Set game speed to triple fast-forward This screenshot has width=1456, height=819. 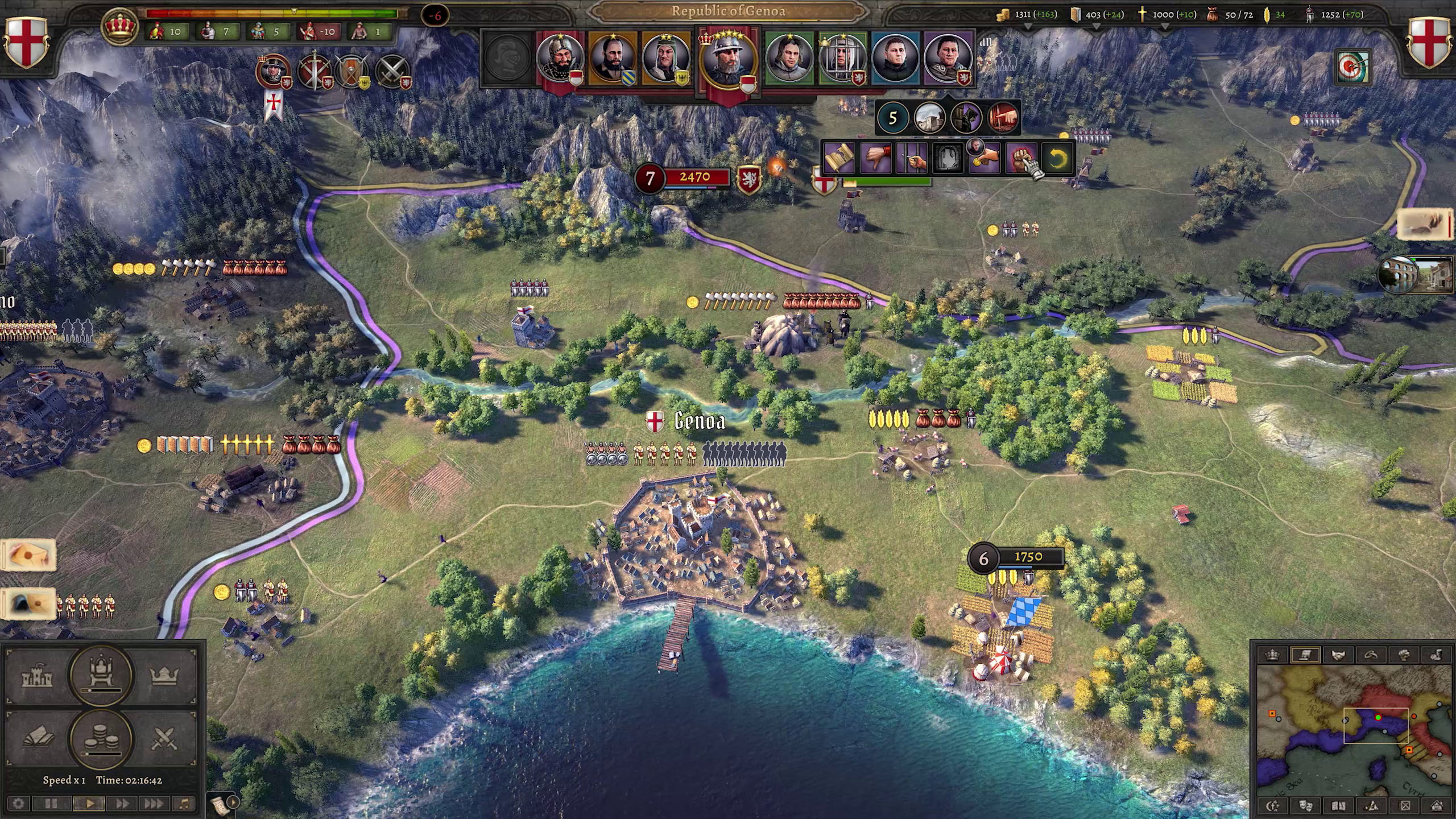point(152,804)
